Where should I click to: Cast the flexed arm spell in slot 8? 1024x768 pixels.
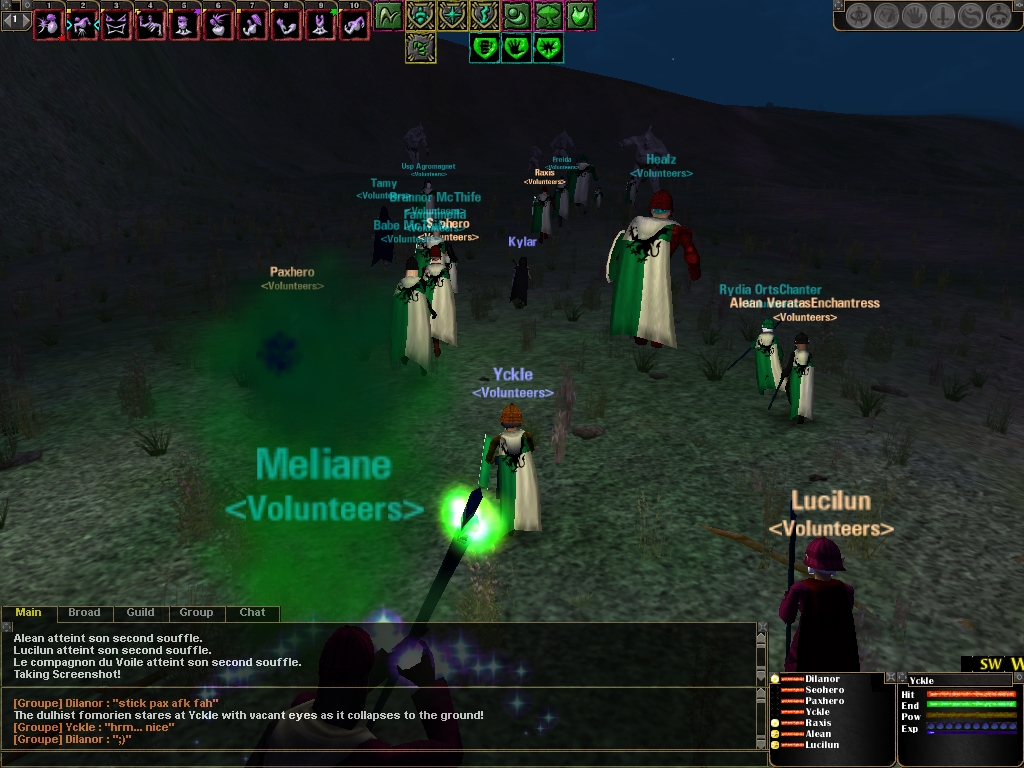(286, 25)
